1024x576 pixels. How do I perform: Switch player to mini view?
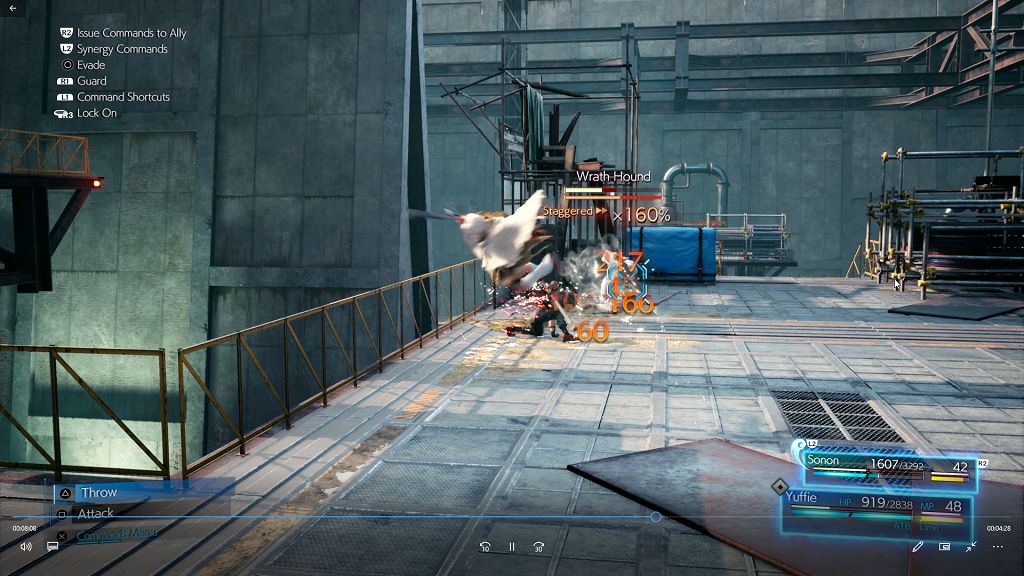coord(944,547)
